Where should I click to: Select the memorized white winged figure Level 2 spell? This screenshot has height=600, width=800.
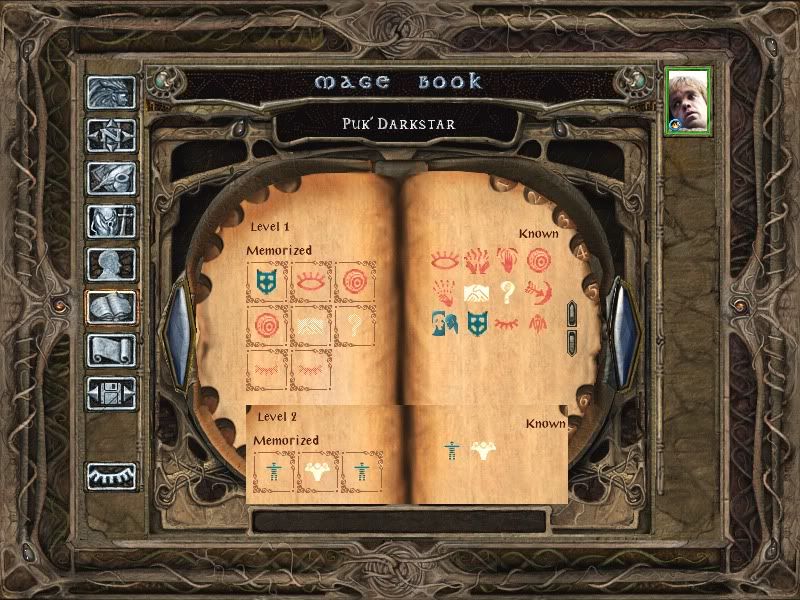click(x=318, y=471)
